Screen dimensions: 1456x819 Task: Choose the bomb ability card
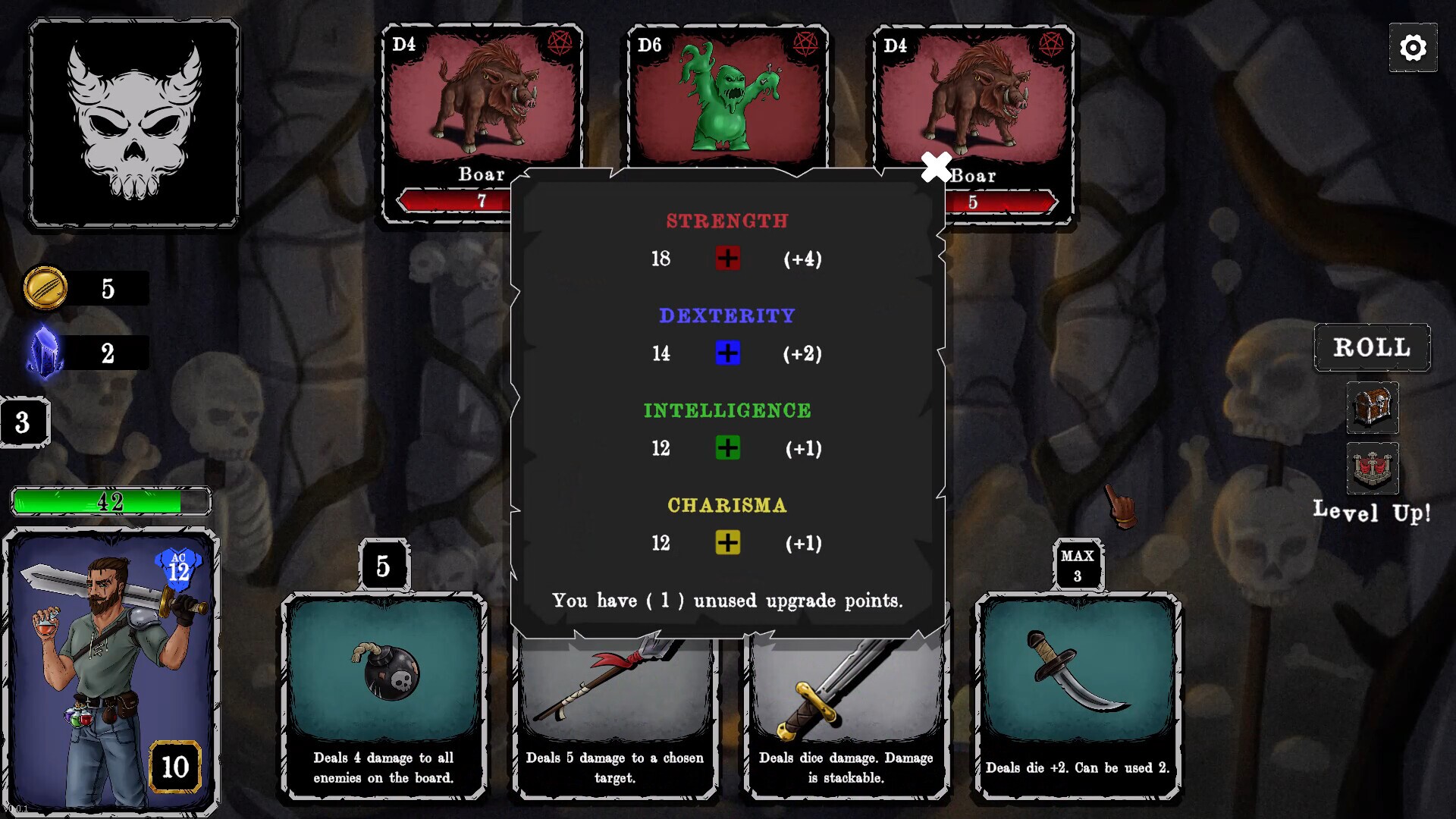click(x=384, y=695)
